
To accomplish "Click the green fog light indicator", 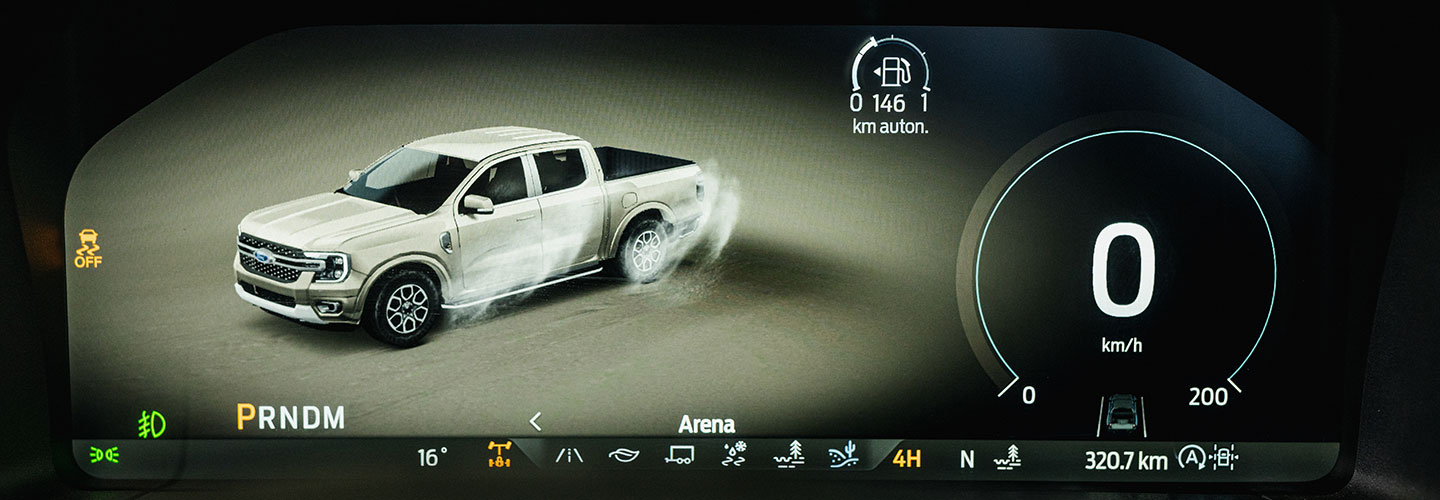I will 151,424.
